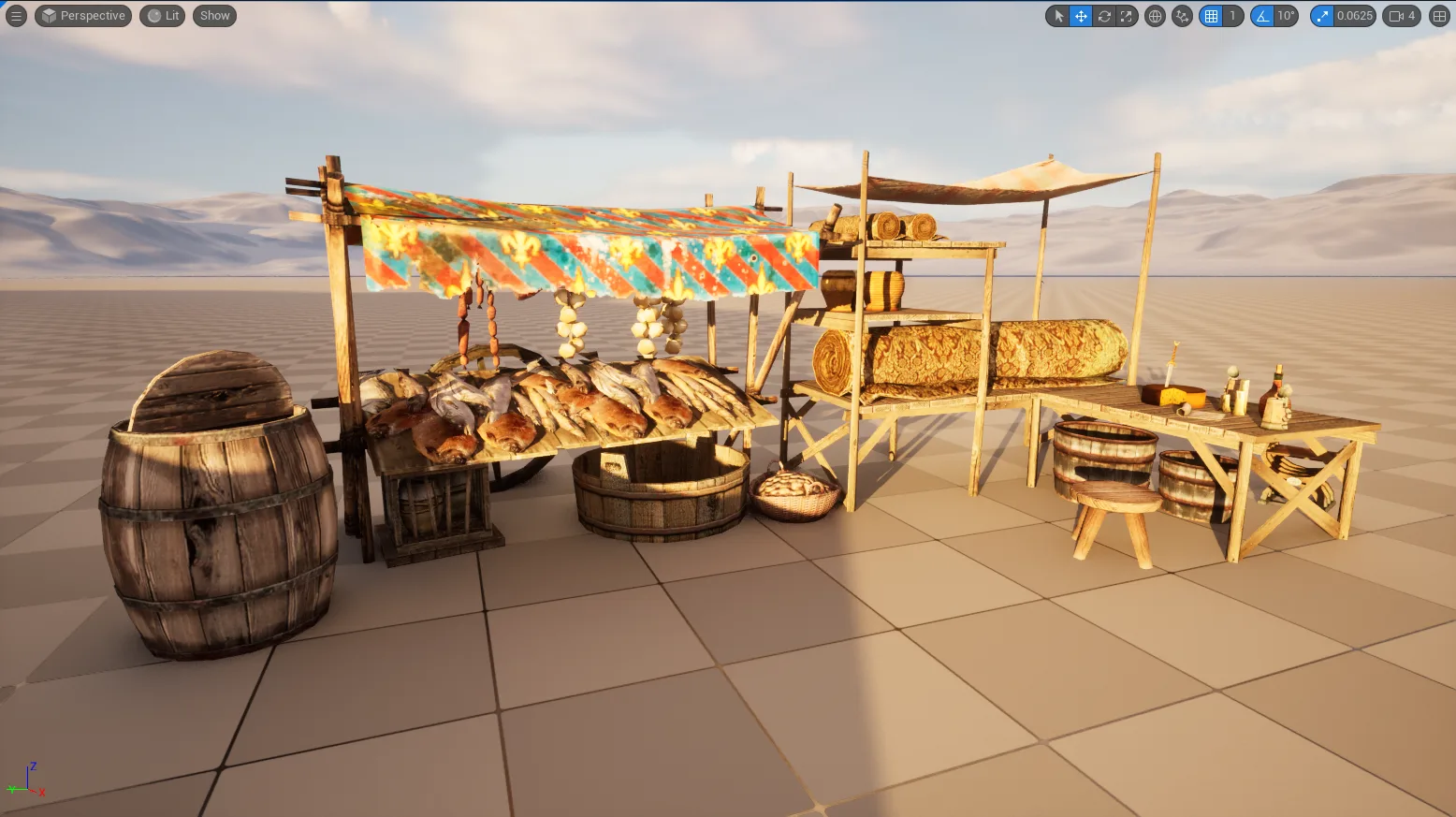The width and height of the screenshot is (1456, 817).
Task: Adjust the camera speed setting
Action: coord(1402,16)
